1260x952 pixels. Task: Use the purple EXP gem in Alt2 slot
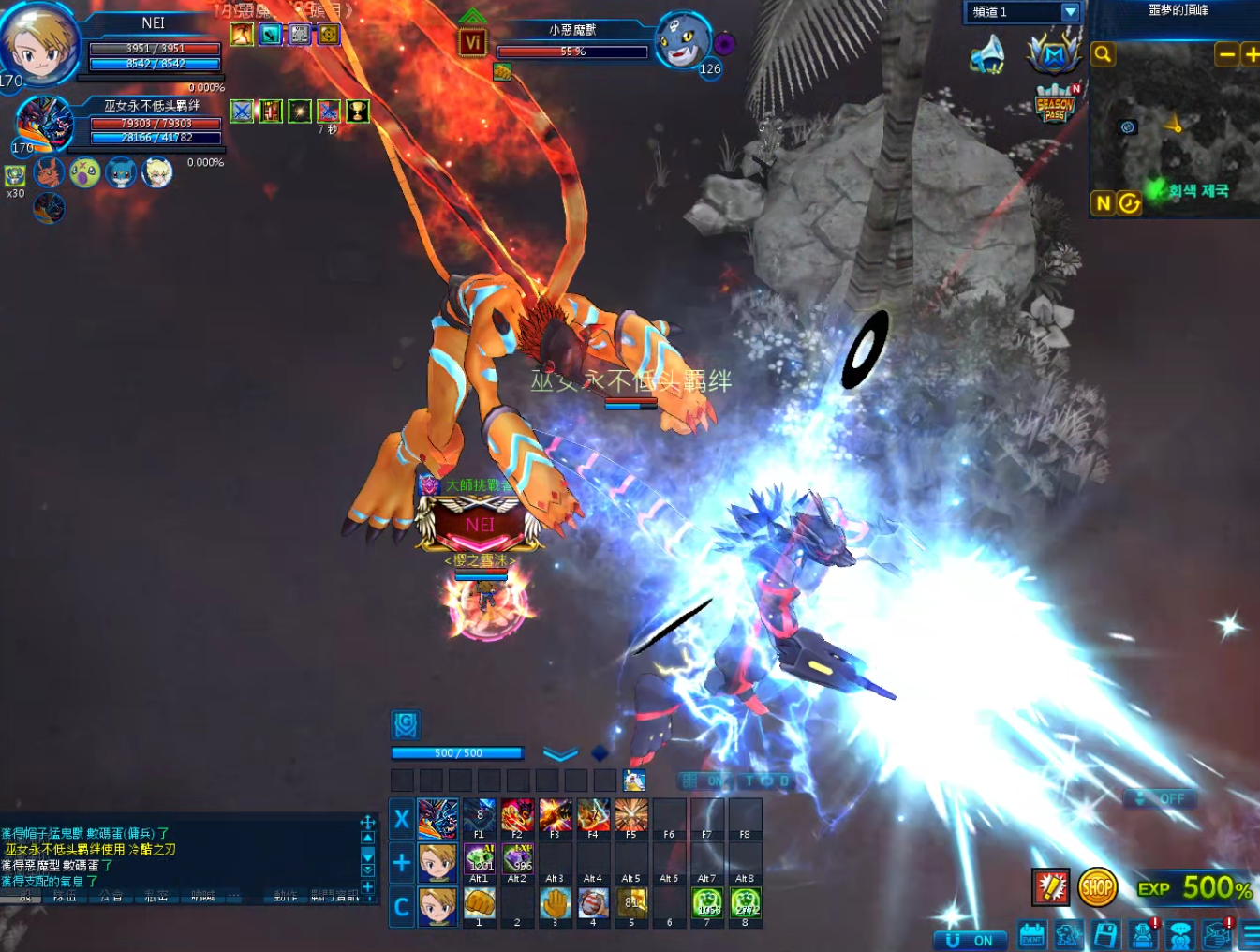[517, 859]
